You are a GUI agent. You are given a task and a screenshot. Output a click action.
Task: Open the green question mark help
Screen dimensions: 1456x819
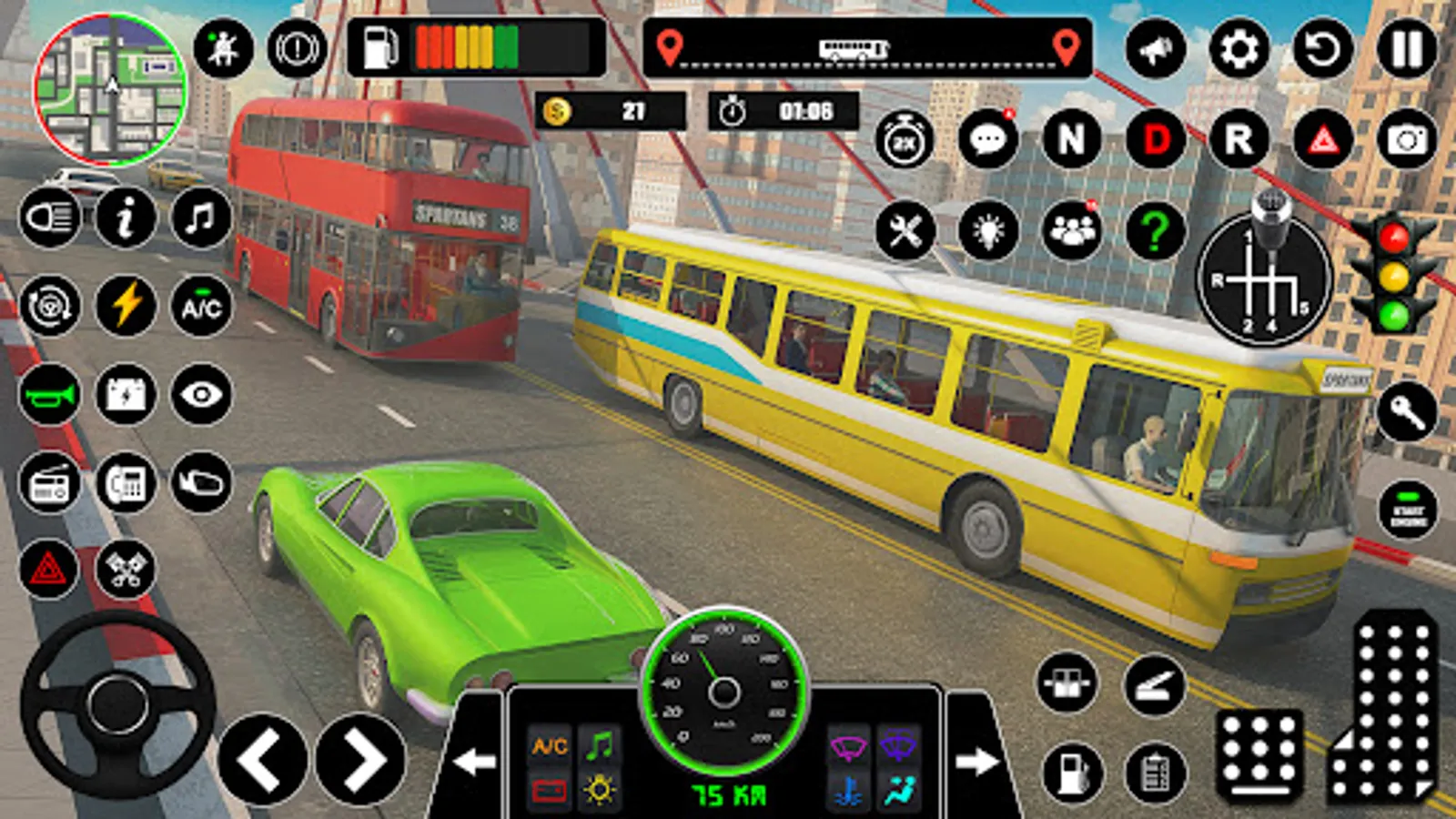point(1156,230)
